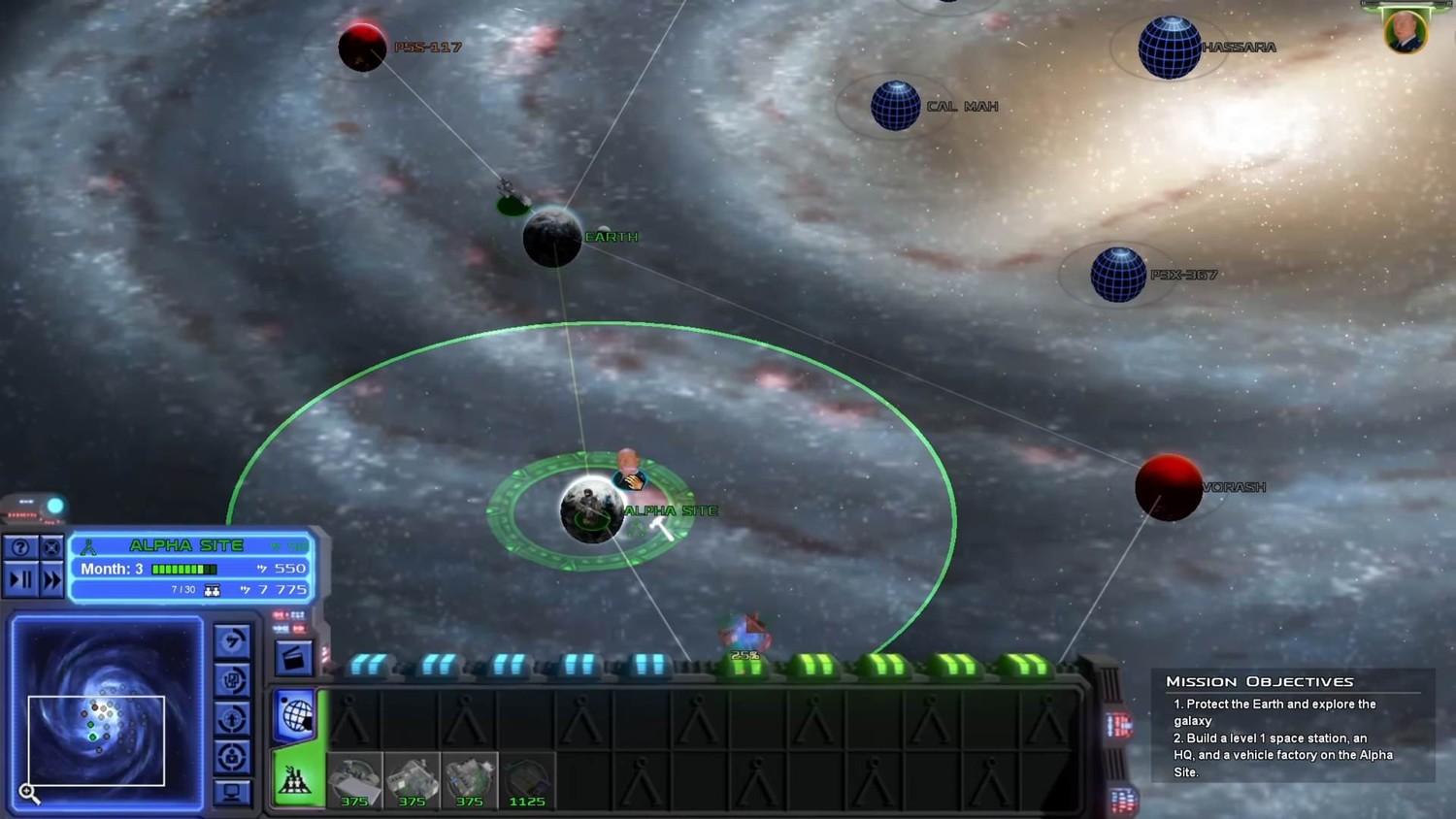Screen dimensions: 1456x819
Task: Select the P5S-117 planet
Action: 362,48
